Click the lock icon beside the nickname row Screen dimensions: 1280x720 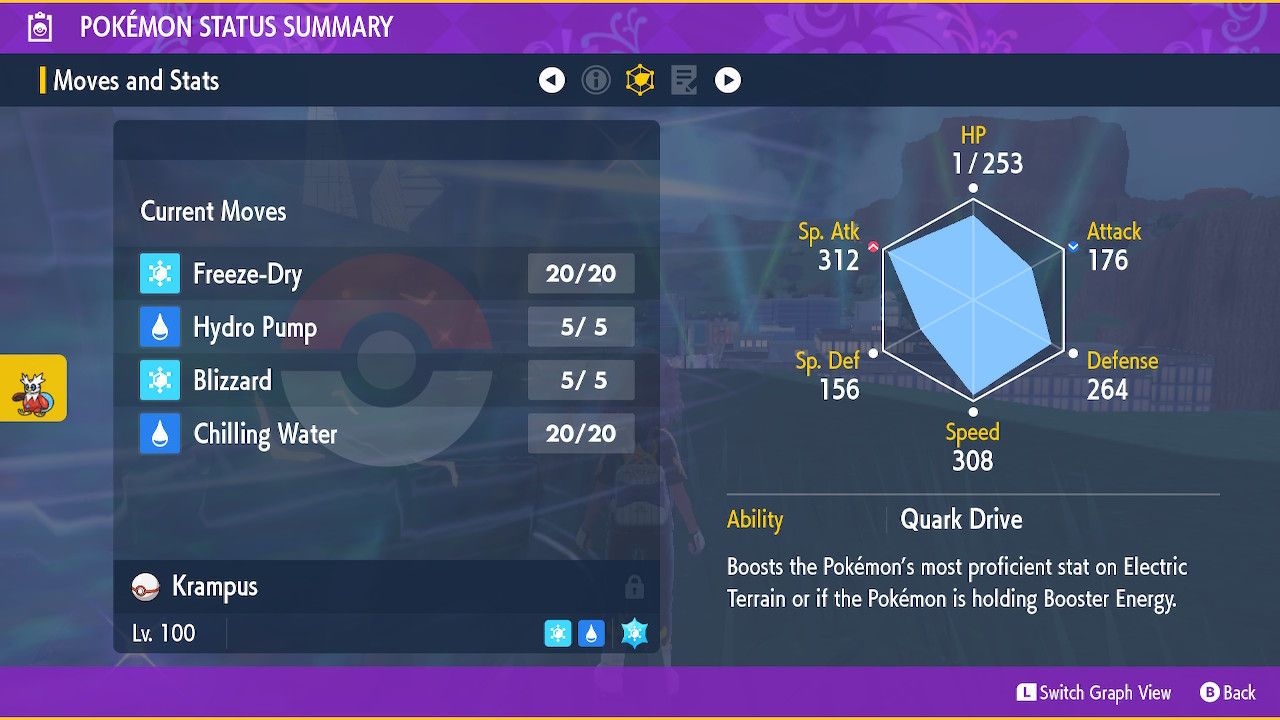636,587
